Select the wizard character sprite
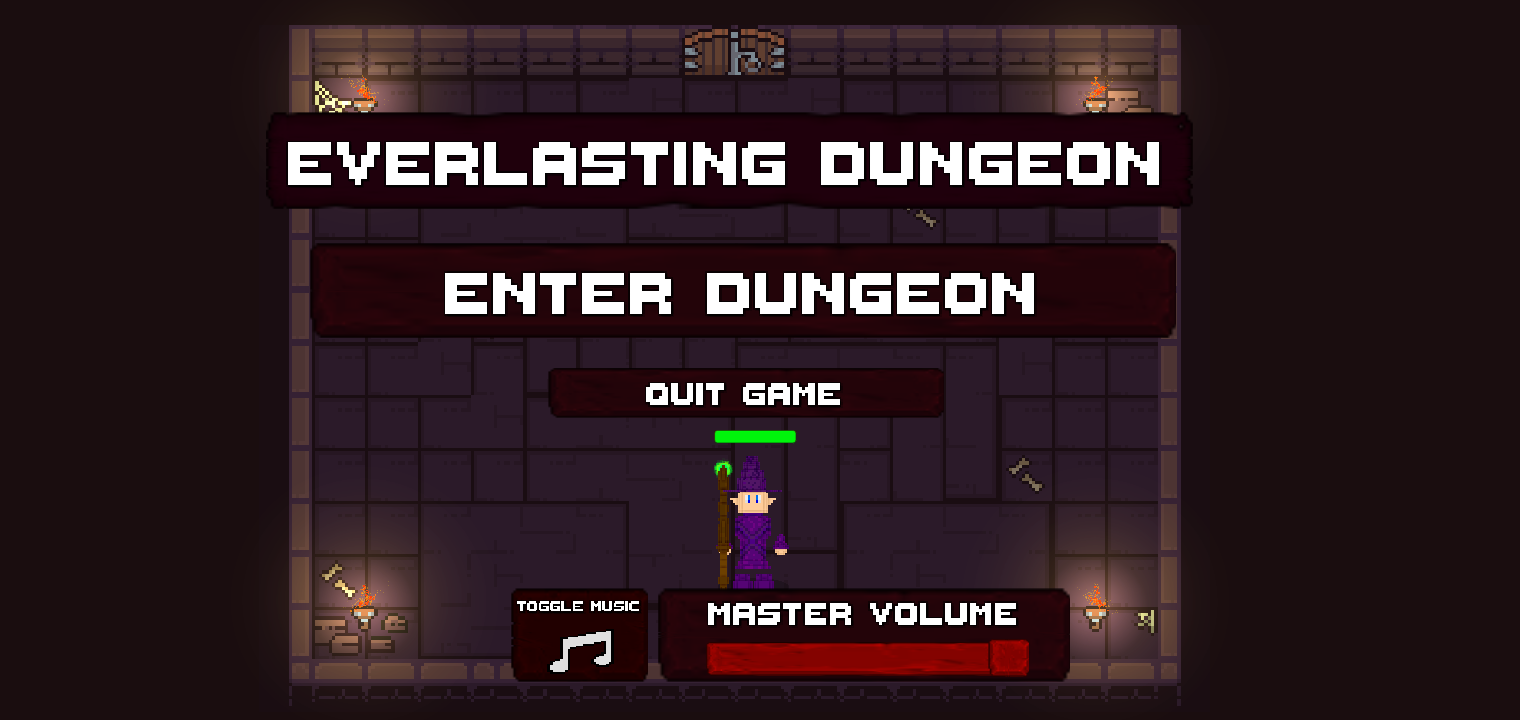Image resolution: width=1520 pixels, height=720 pixels. pos(752,520)
